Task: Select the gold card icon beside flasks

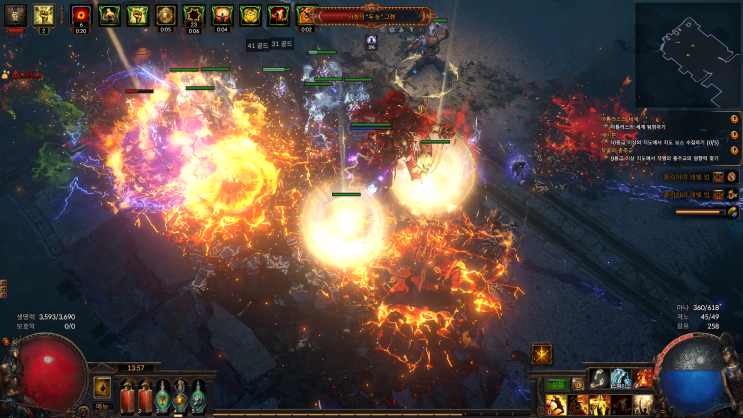Action: click(x=102, y=387)
